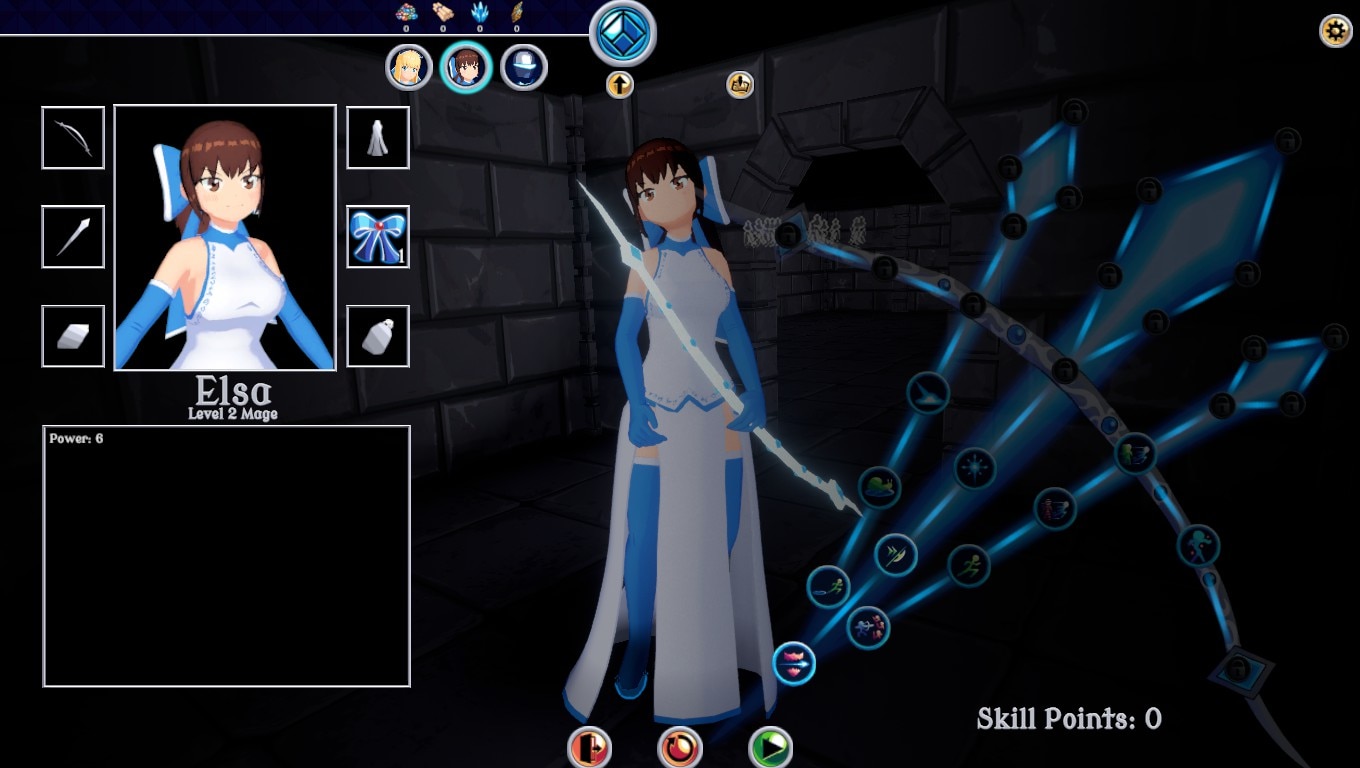The image size is (1360, 768).
Task: Select the axe with arrows skill node
Action: point(895,554)
